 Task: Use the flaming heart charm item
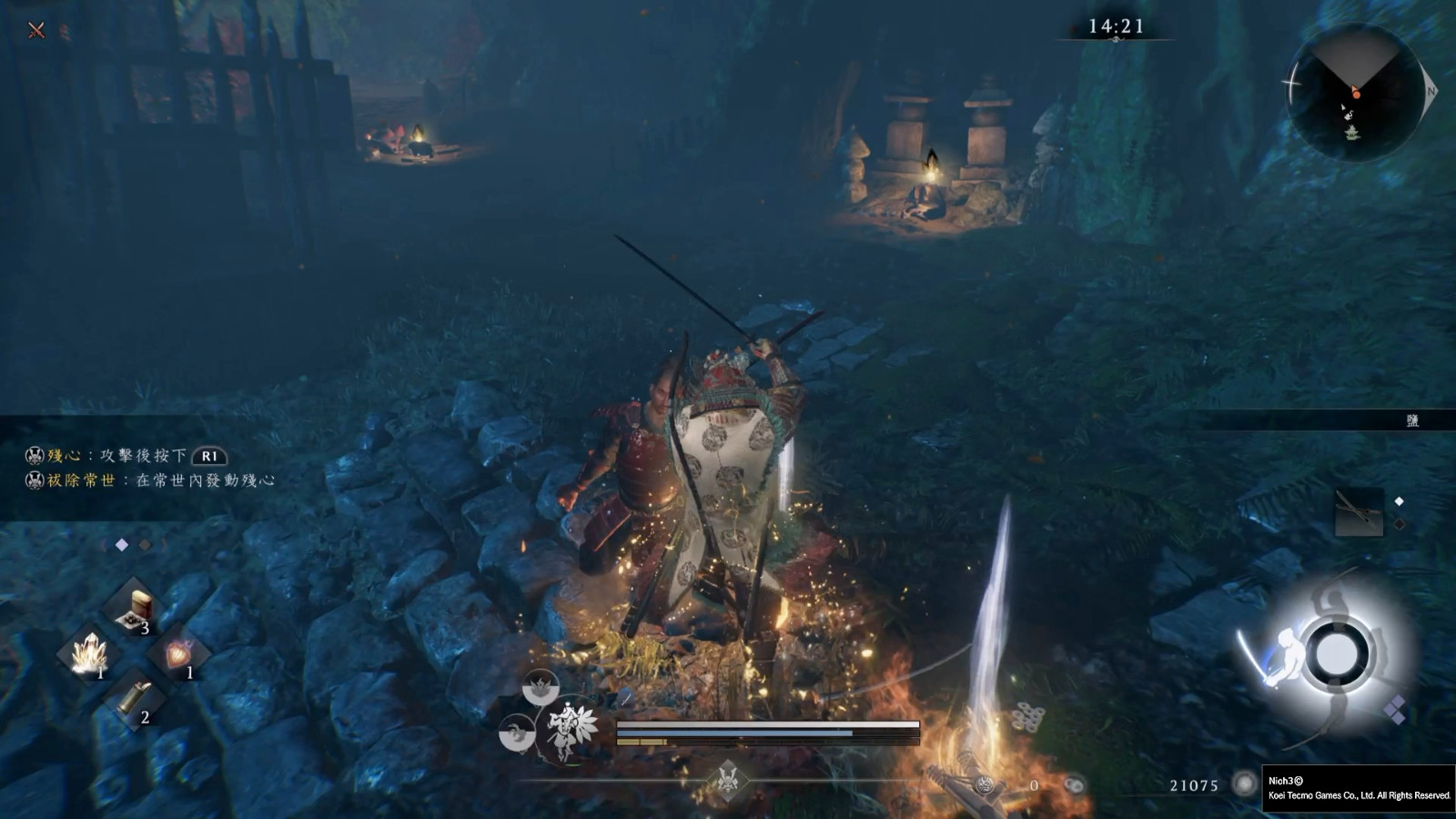tap(177, 653)
